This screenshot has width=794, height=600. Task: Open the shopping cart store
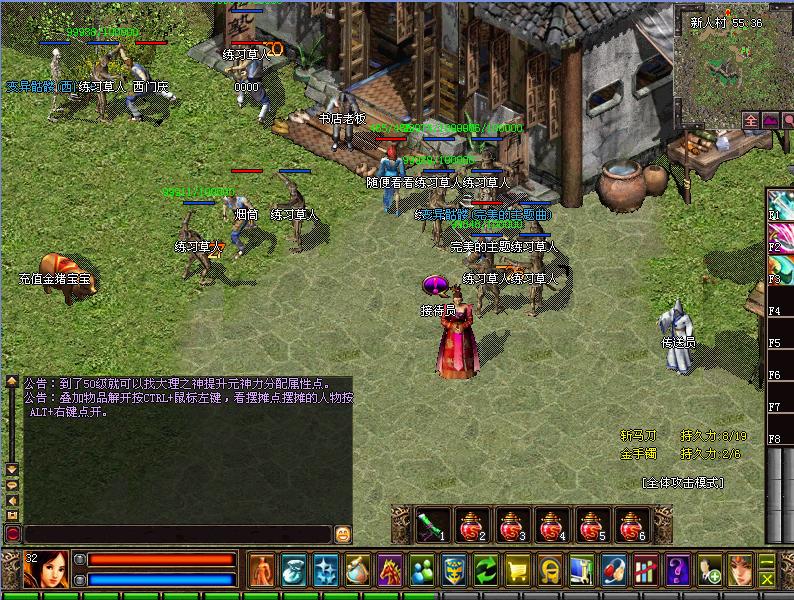pos(518,570)
